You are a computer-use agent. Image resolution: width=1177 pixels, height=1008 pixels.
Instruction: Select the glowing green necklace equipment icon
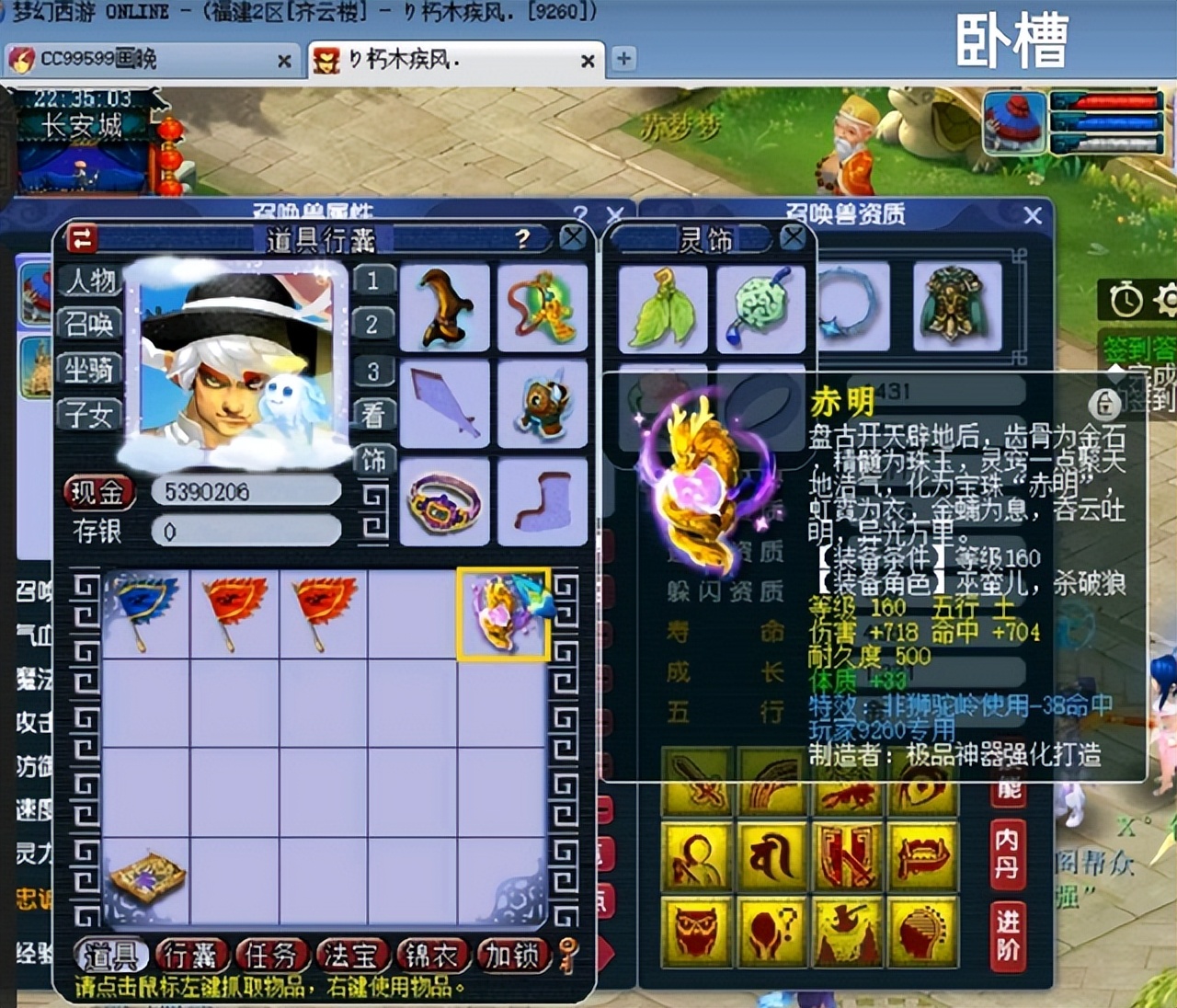(x=543, y=305)
